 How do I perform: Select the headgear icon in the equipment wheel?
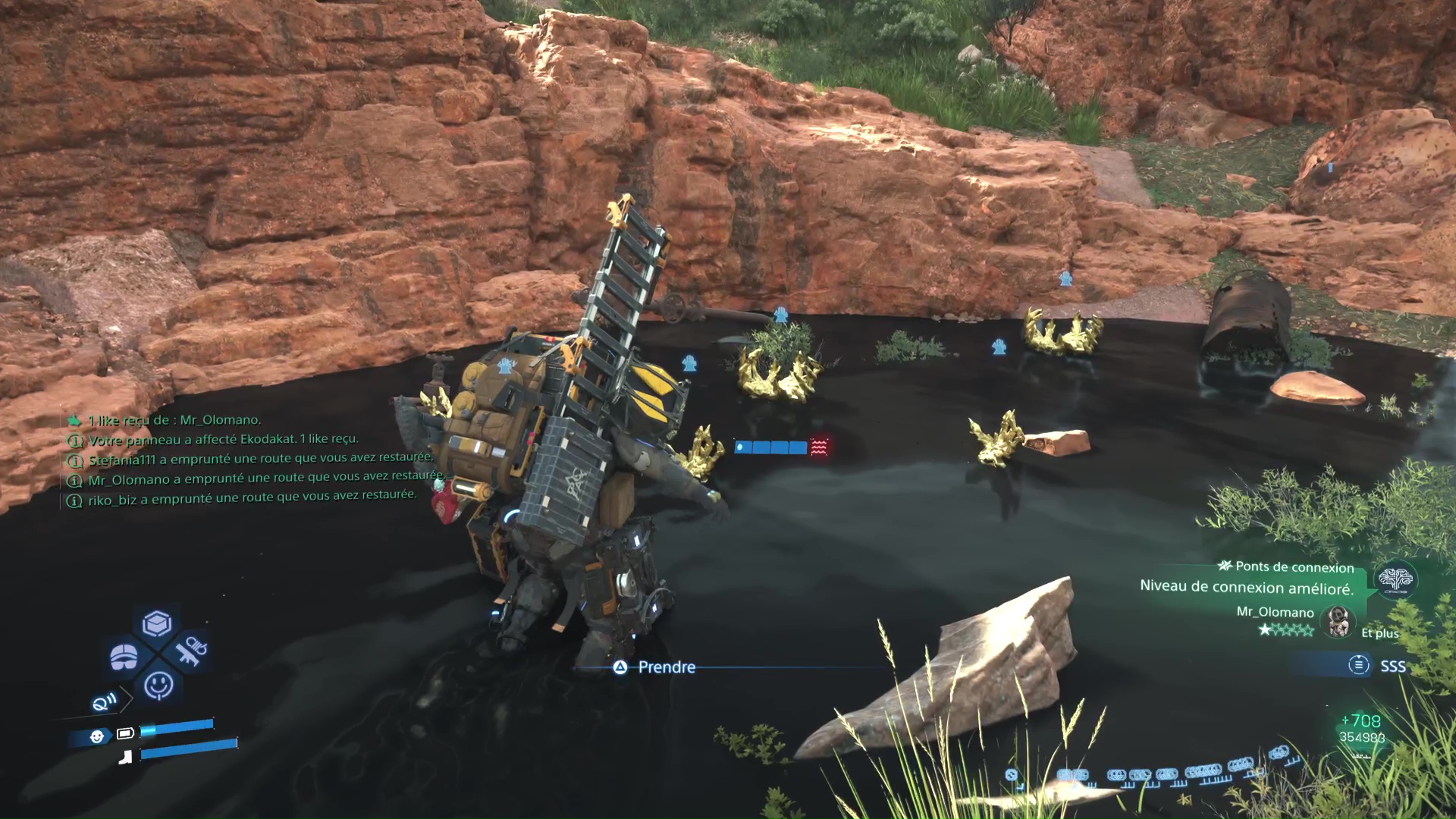(123, 655)
